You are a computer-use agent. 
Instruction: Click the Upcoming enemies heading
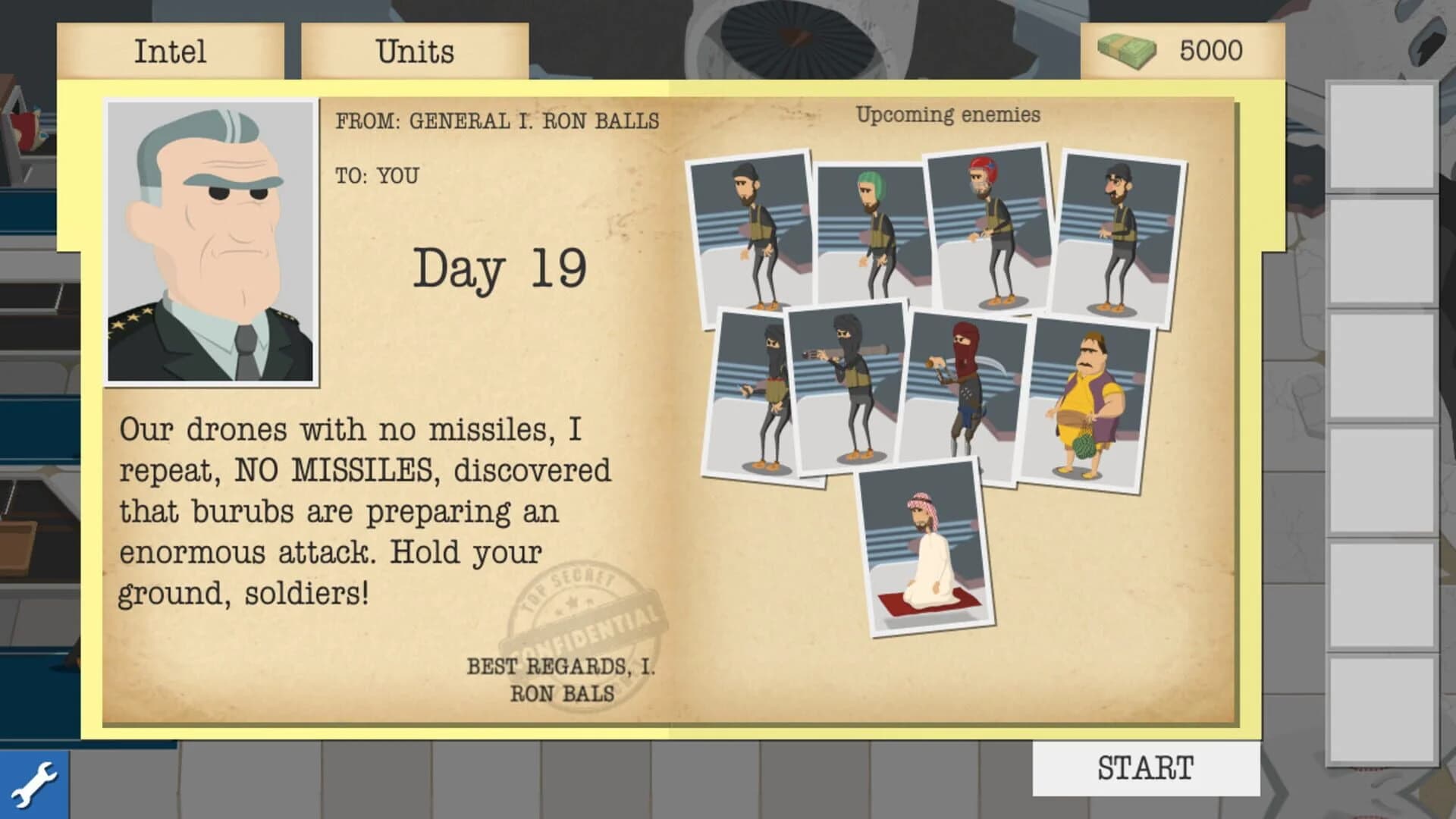click(x=949, y=115)
